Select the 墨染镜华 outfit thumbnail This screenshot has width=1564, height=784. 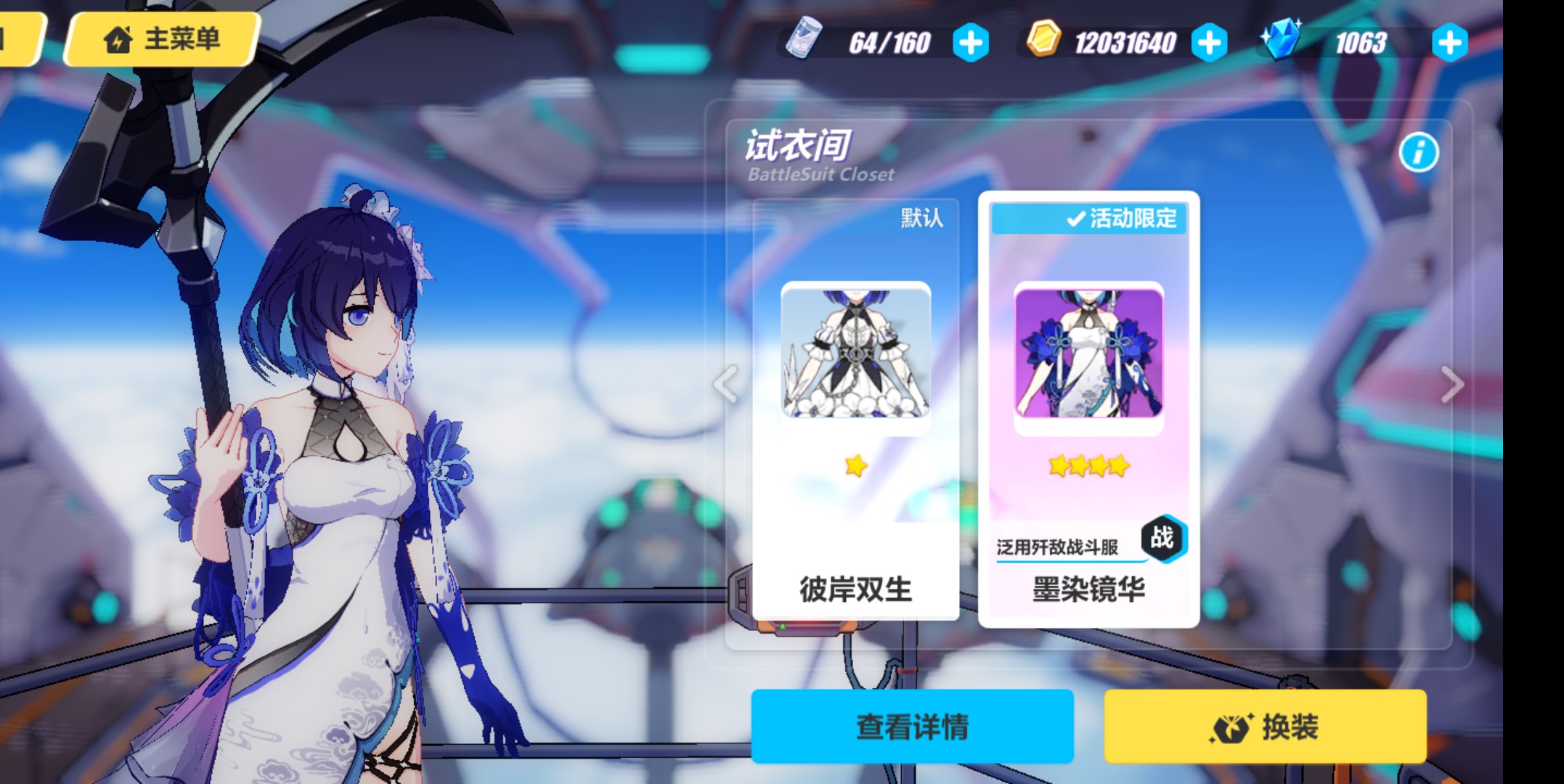point(1088,356)
